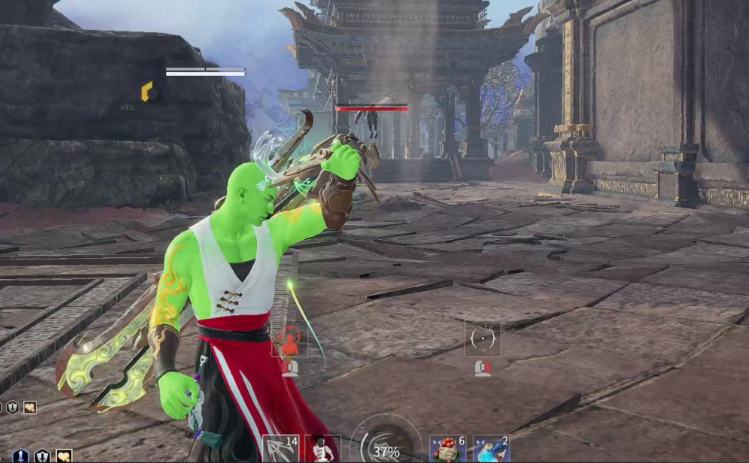
Task: Click the blue sword badge icon
Action: click(22, 456)
